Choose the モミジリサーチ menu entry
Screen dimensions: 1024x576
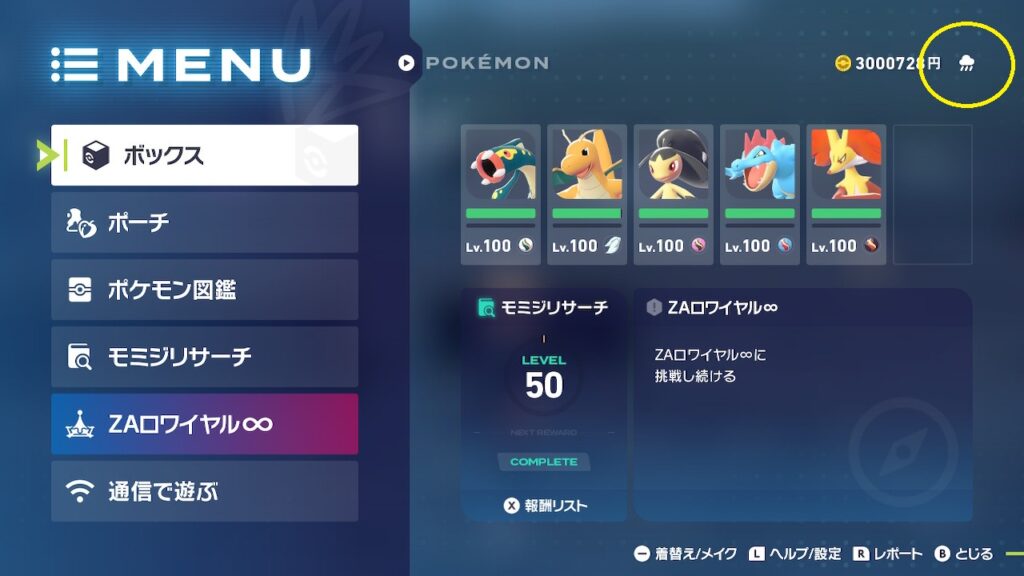point(204,357)
